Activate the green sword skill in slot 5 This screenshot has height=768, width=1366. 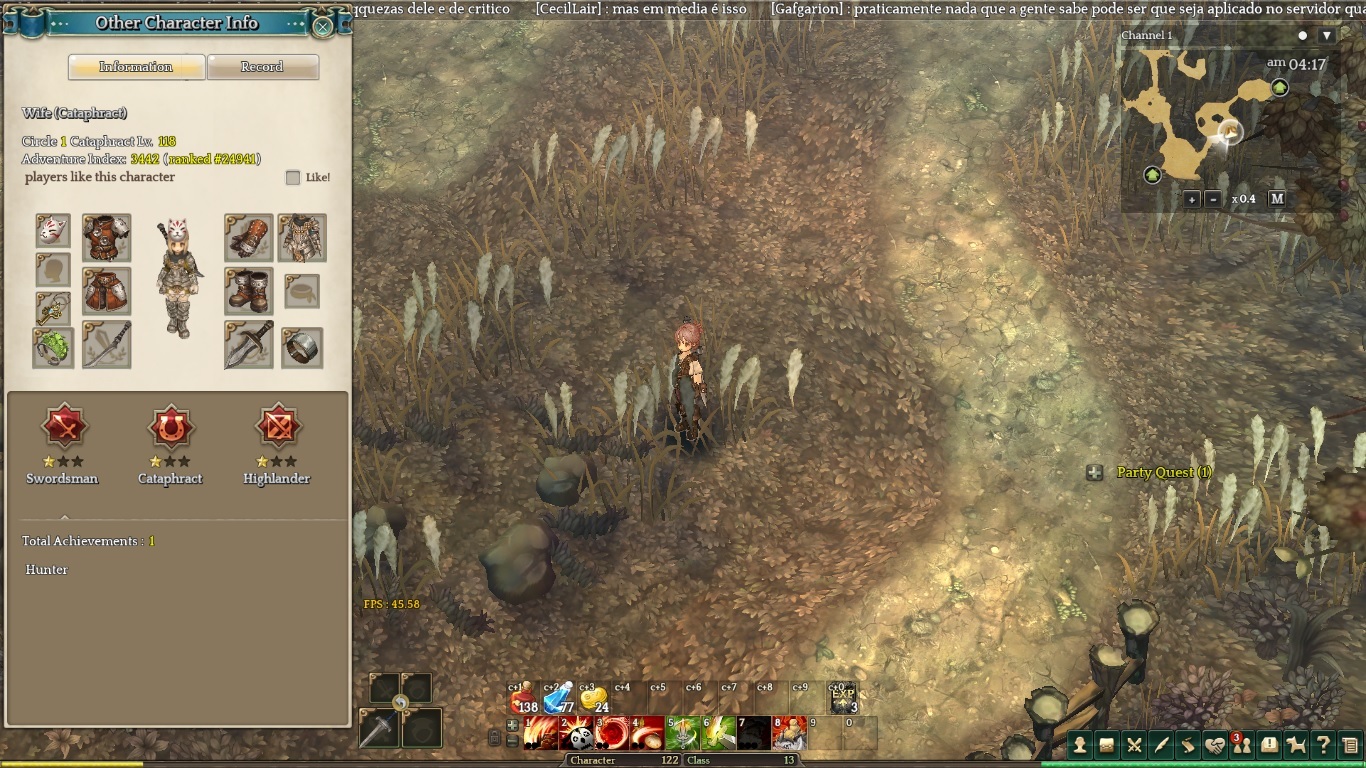684,734
